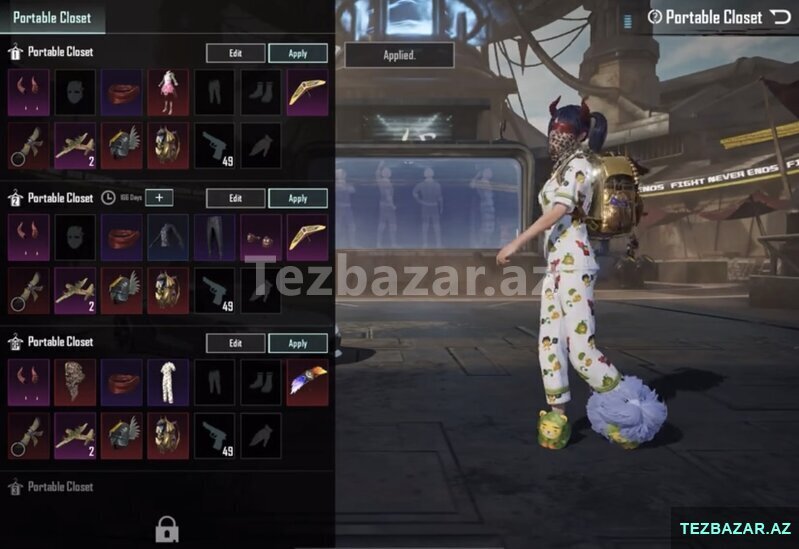This screenshot has width=799, height=549.
Task: Edit Portable Closet 3
Action: point(235,343)
